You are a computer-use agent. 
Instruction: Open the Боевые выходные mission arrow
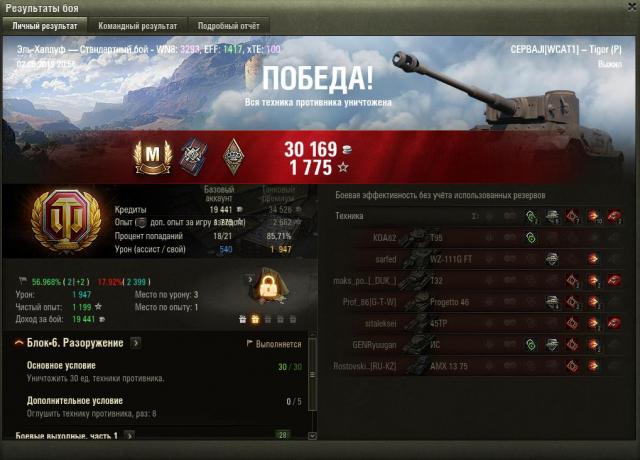[x=129, y=436]
